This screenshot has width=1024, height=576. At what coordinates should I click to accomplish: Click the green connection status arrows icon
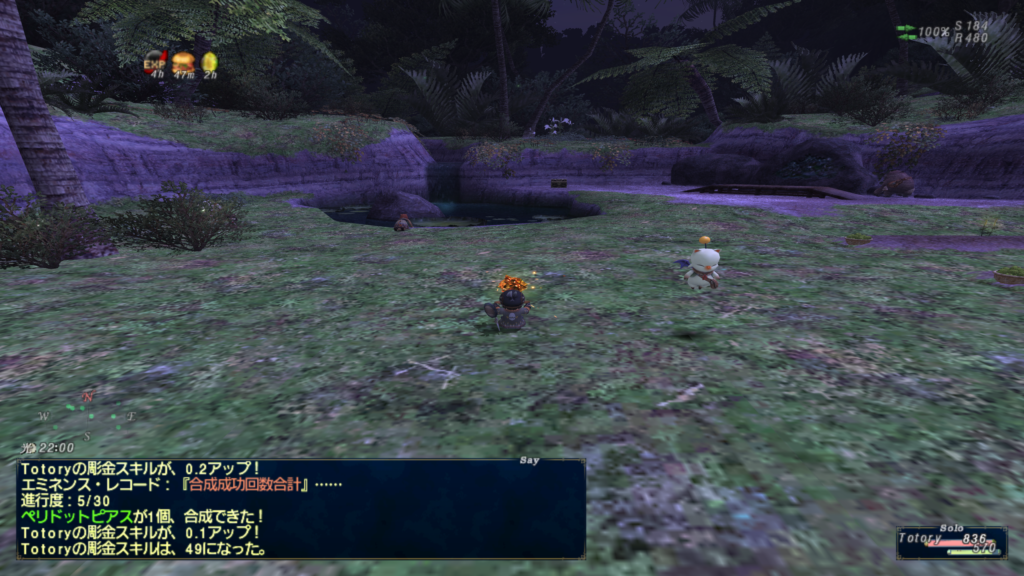[906, 31]
